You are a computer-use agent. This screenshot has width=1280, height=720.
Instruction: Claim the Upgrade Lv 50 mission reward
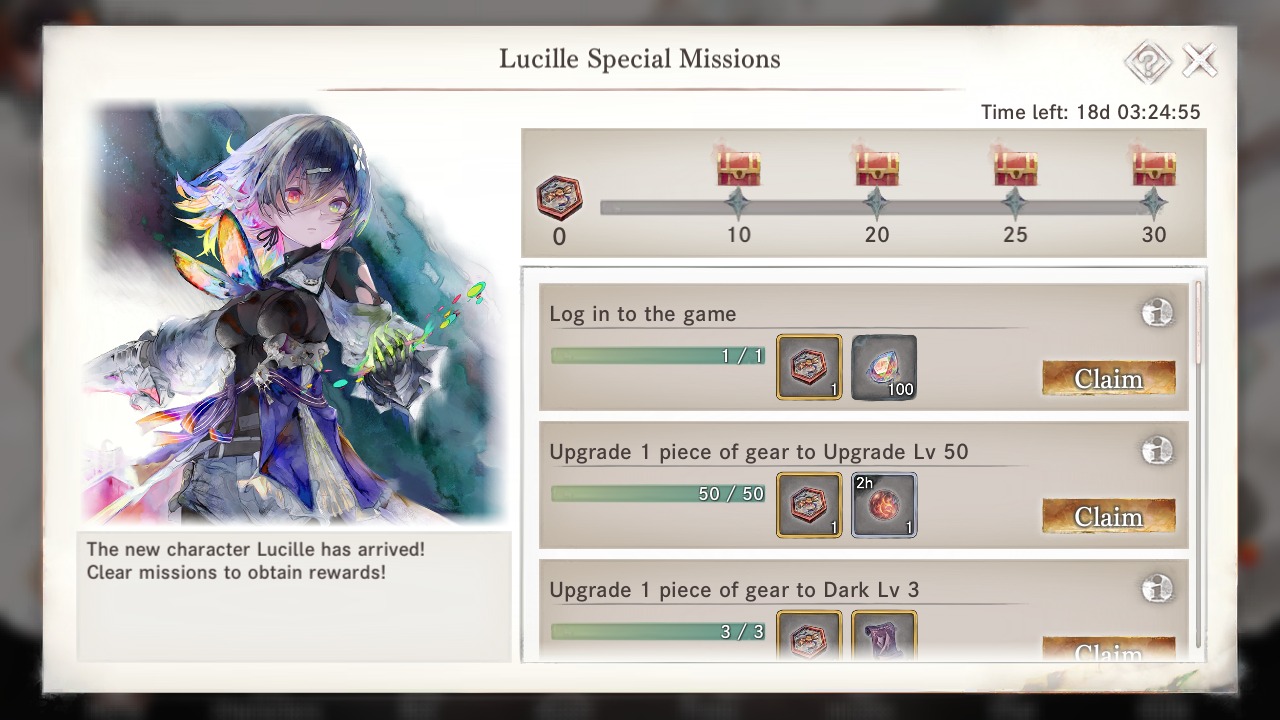pos(1109,517)
